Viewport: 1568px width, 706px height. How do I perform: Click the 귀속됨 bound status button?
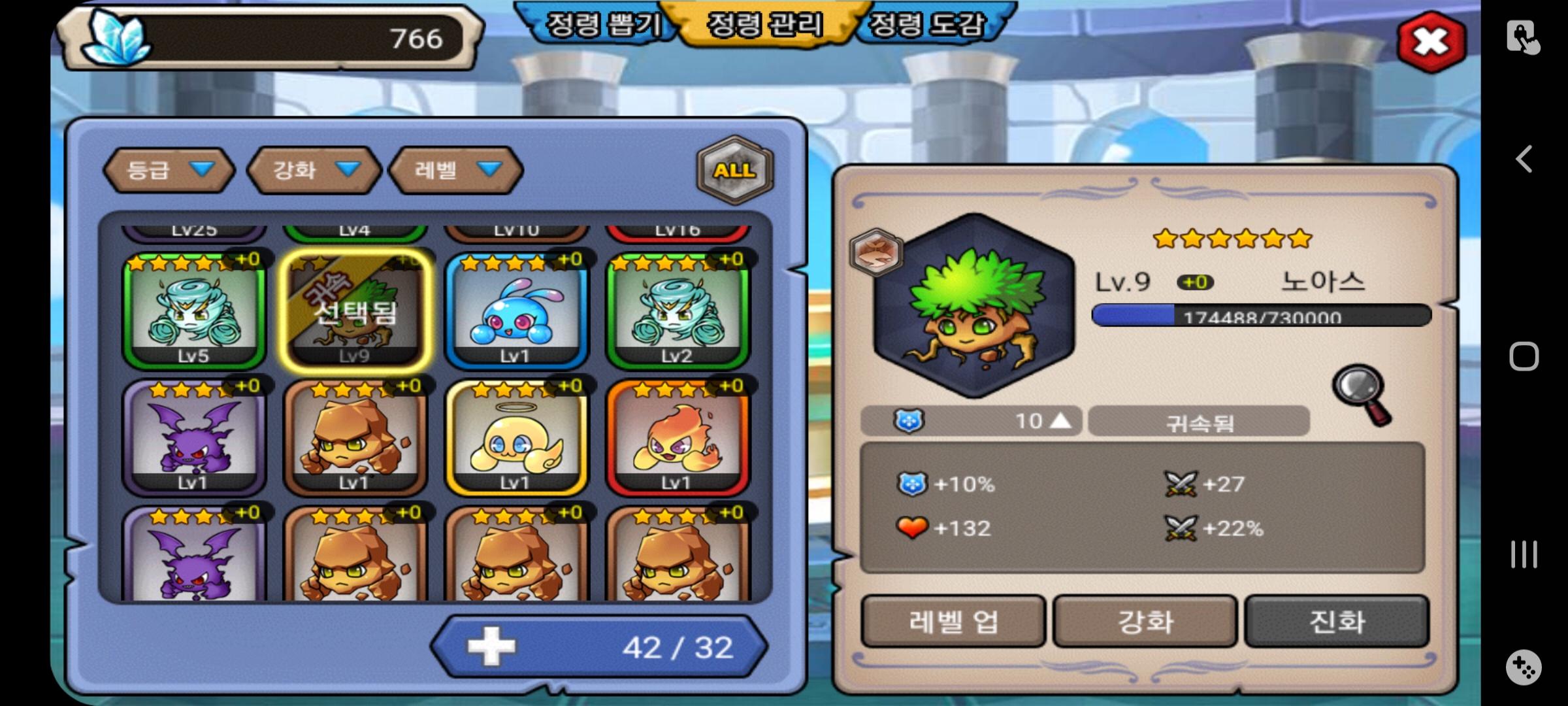click(1200, 422)
